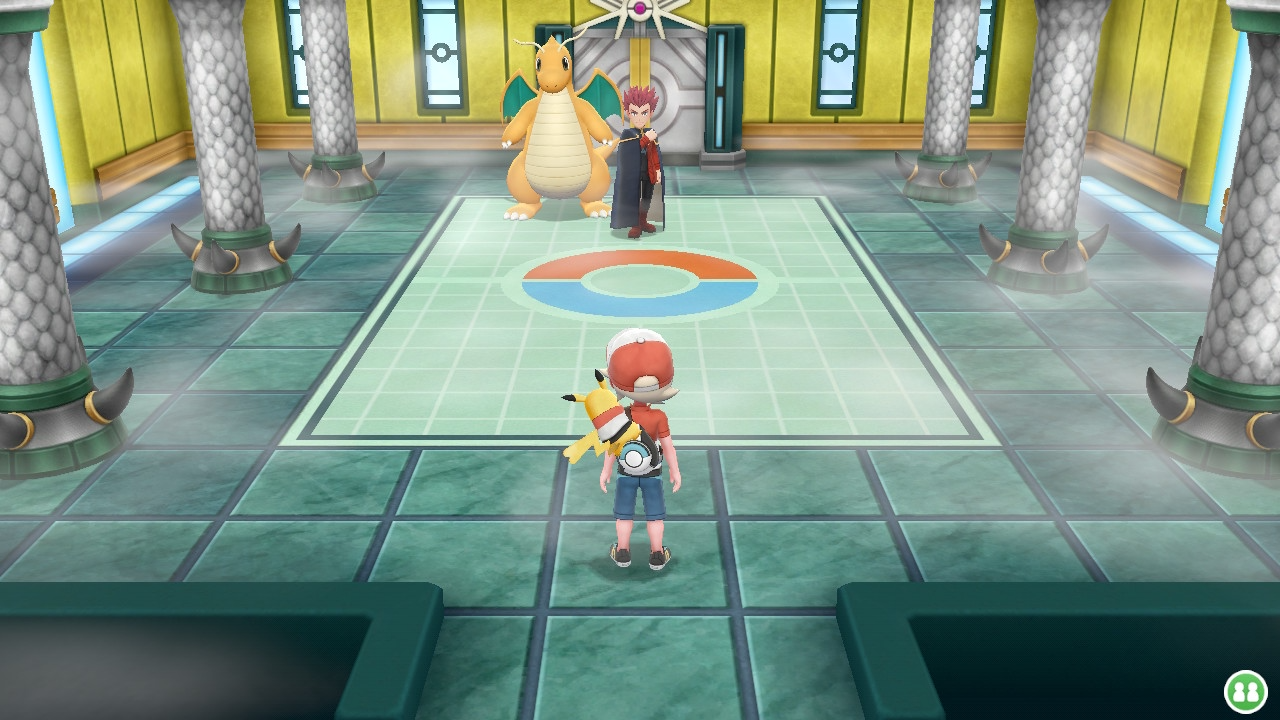Click the green two-player support icon
Screen dimensions: 1280x720
tap(1246, 691)
